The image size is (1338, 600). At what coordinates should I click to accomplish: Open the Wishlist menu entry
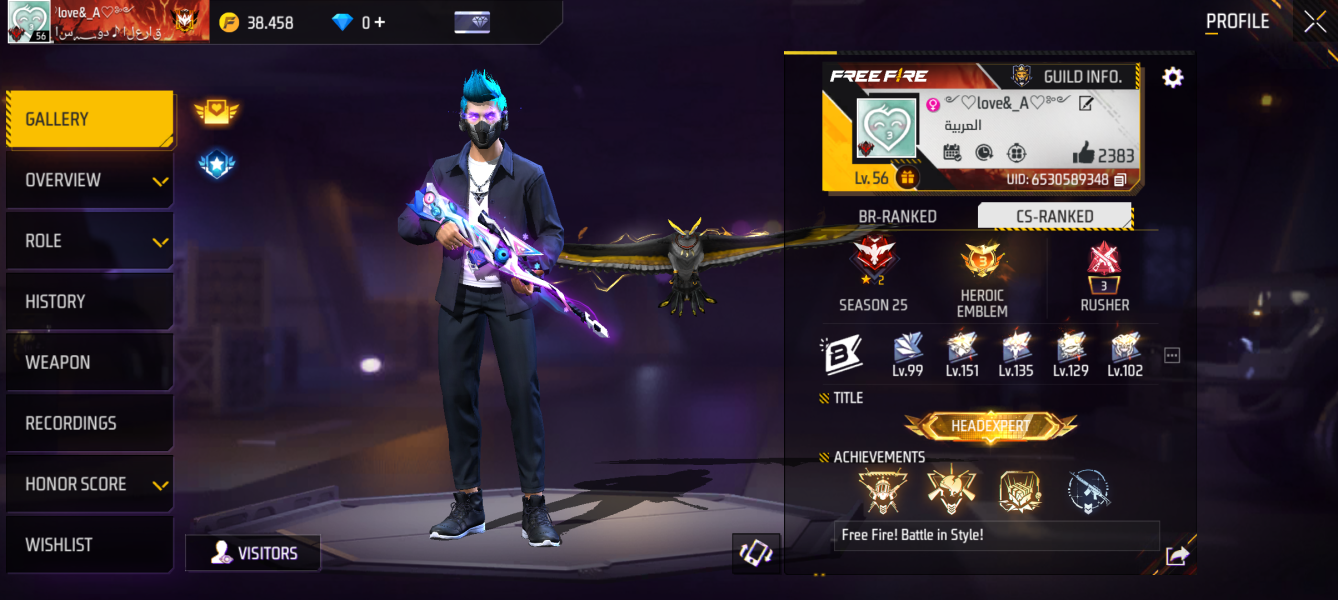(90, 545)
